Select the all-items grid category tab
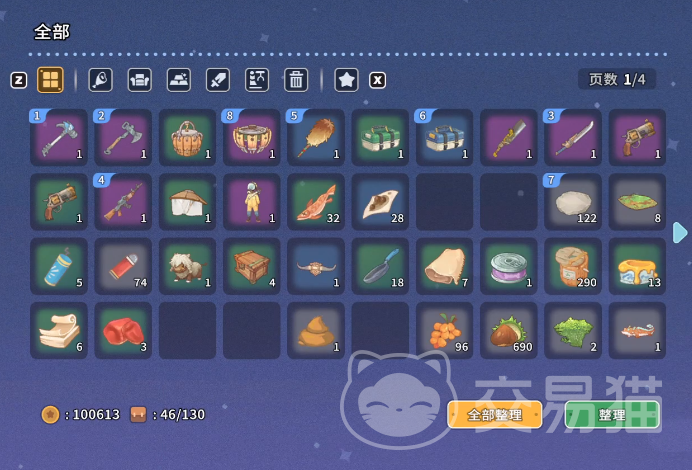This screenshot has width=692, height=470. [x=50, y=80]
